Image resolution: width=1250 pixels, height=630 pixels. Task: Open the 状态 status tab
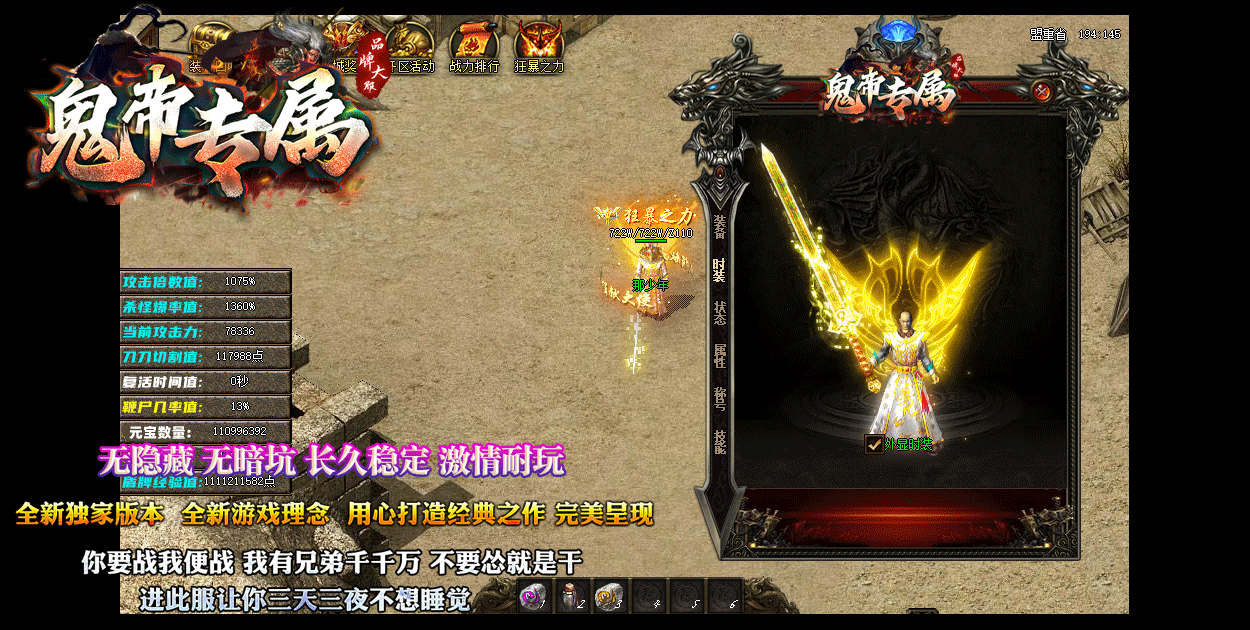[x=719, y=313]
